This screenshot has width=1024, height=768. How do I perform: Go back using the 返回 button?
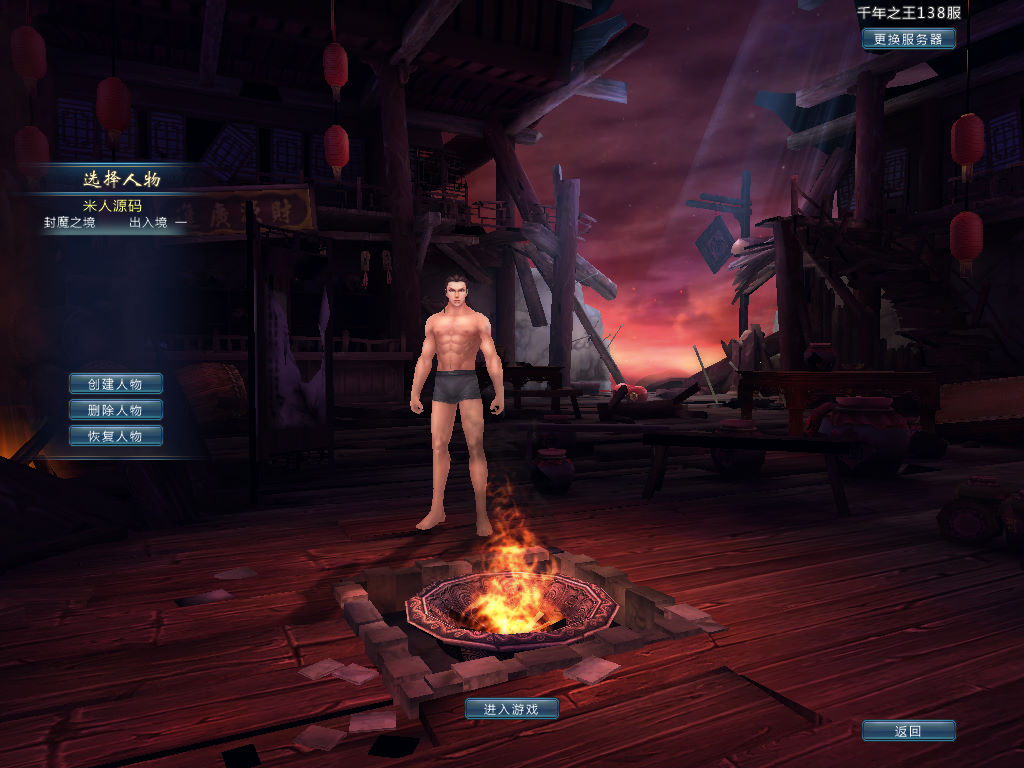(908, 731)
